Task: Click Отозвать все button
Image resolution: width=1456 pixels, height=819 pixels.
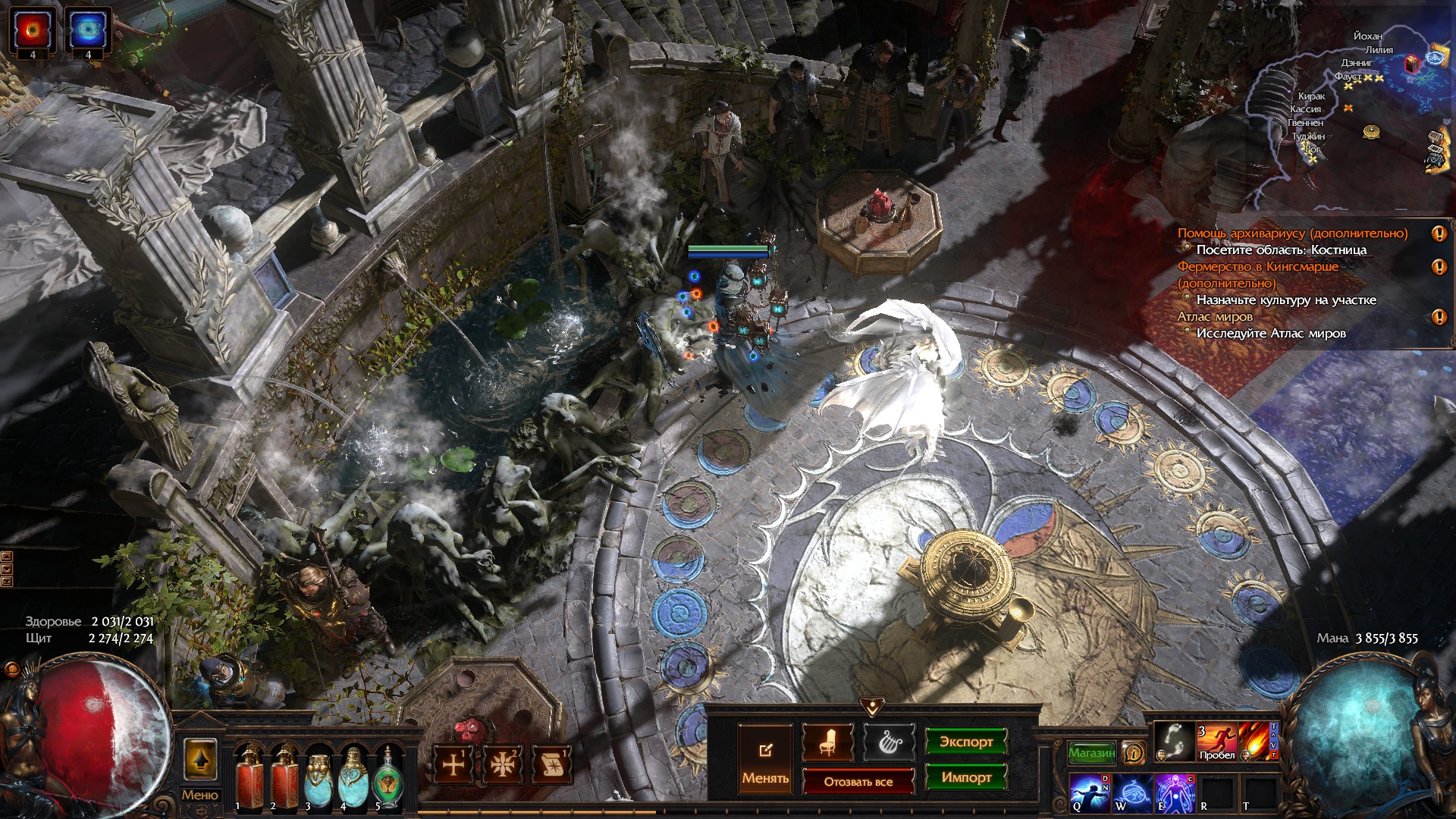Action: 858,781
